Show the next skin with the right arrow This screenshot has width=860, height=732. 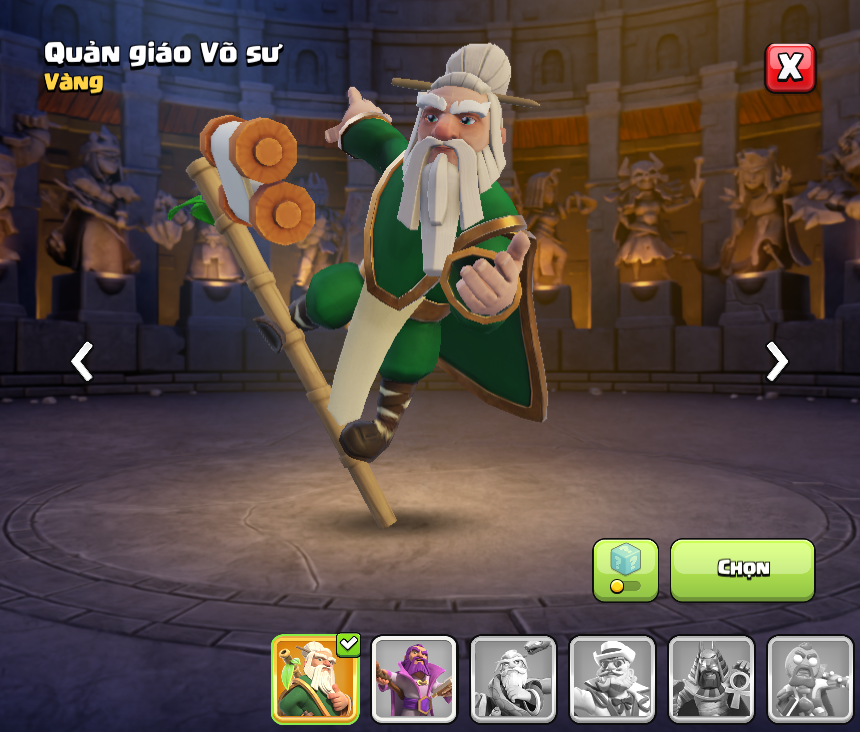(x=777, y=361)
